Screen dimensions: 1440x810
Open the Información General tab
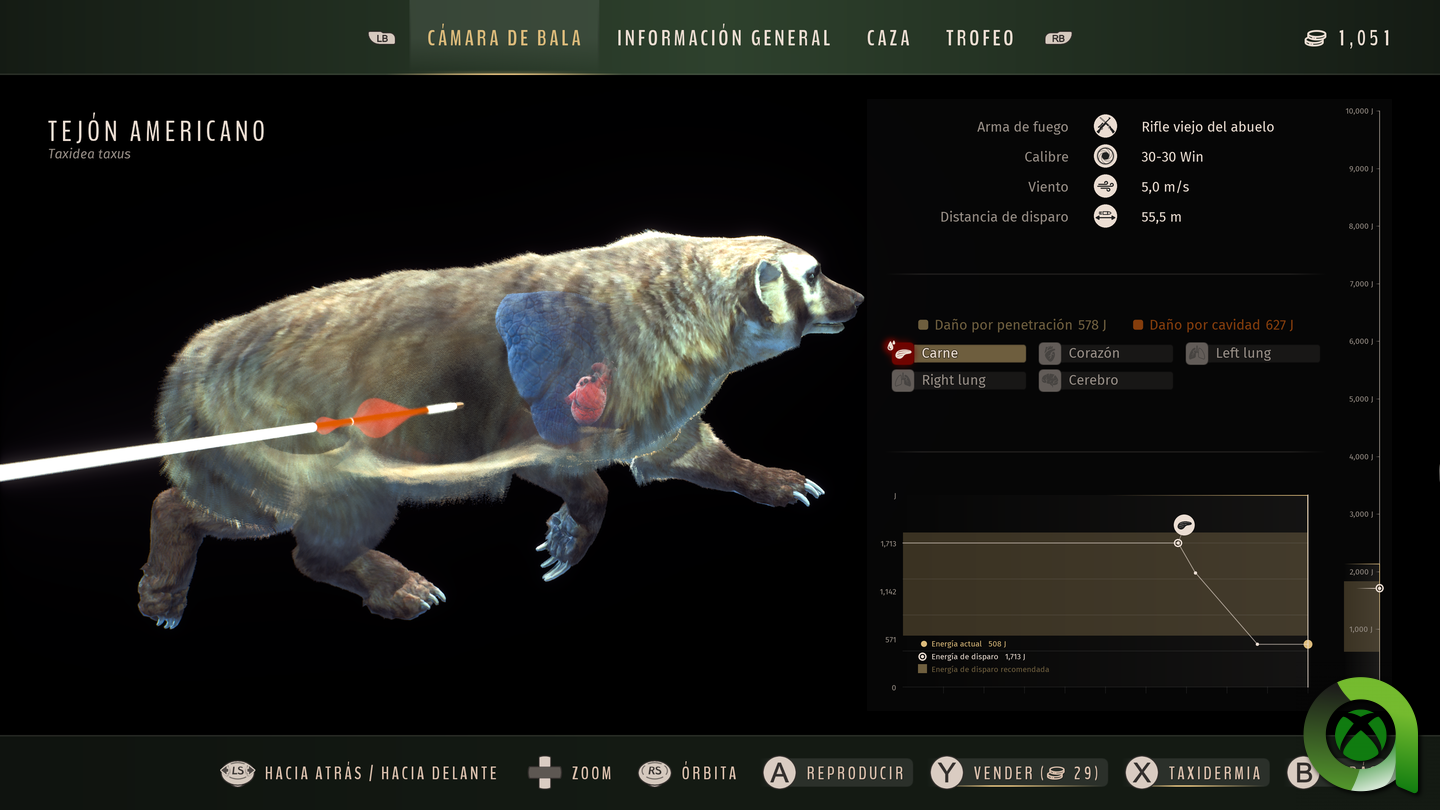point(724,38)
